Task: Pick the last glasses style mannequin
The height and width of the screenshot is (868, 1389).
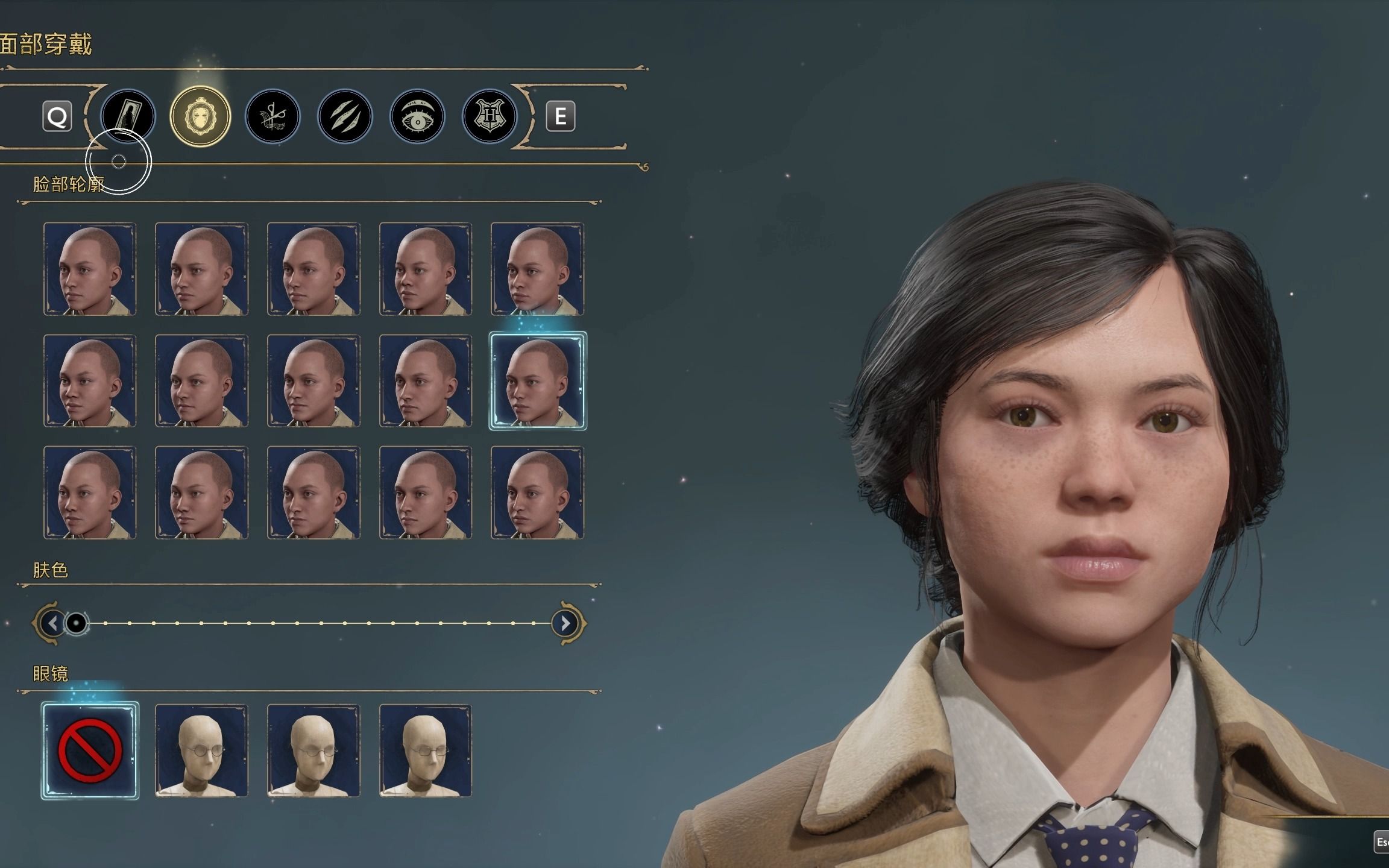Action: click(425, 750)
